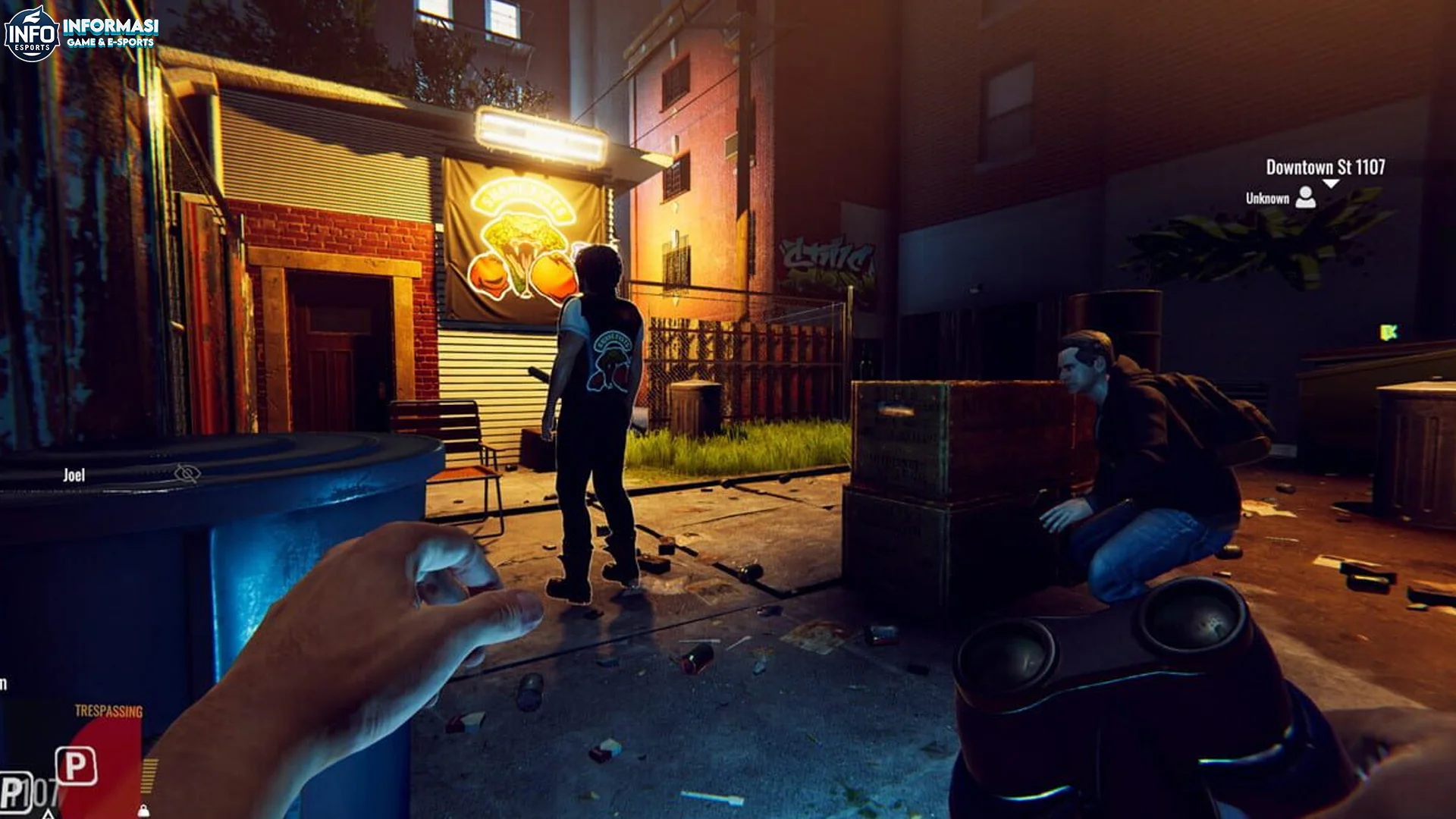Image resolution: width=1456 pixels, height=819 pixels.
Task: Click the crosshair reticle in screen center
Action: coord(728,409)
